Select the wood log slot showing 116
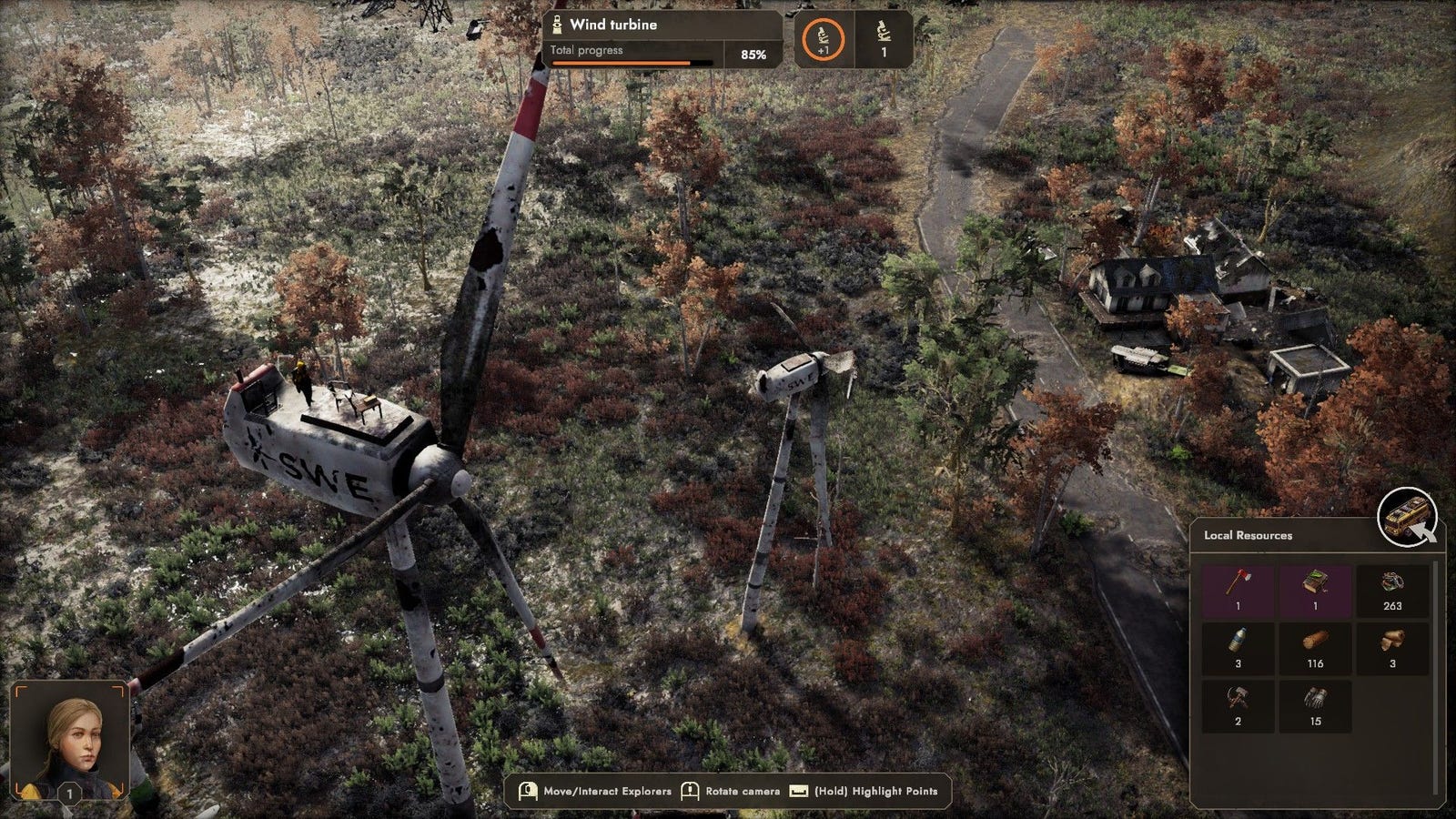1456x819 pixels. pos(1315,648)
